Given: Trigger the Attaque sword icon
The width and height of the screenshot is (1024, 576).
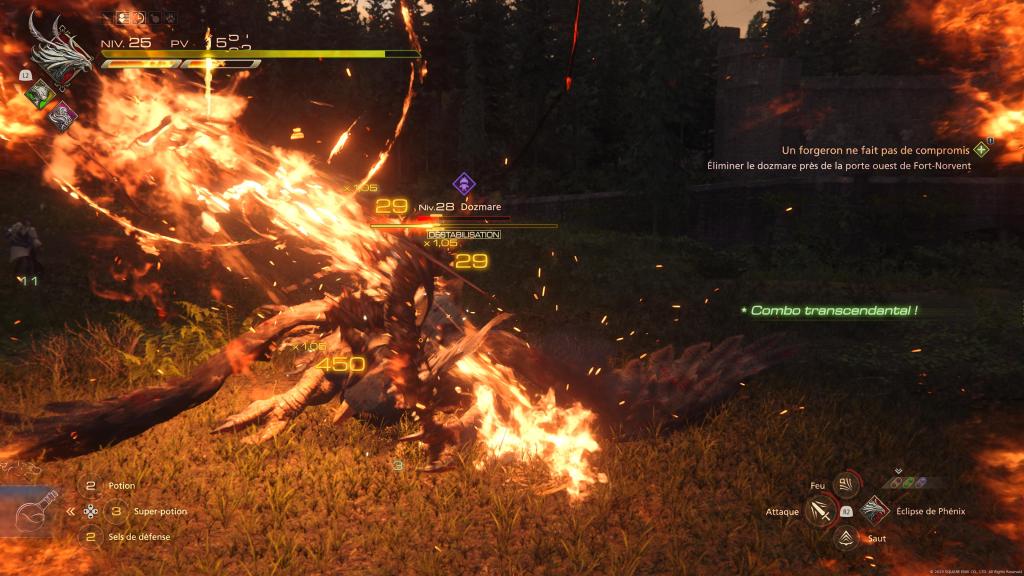Looking at the screenshot, I should coord(820,511).
